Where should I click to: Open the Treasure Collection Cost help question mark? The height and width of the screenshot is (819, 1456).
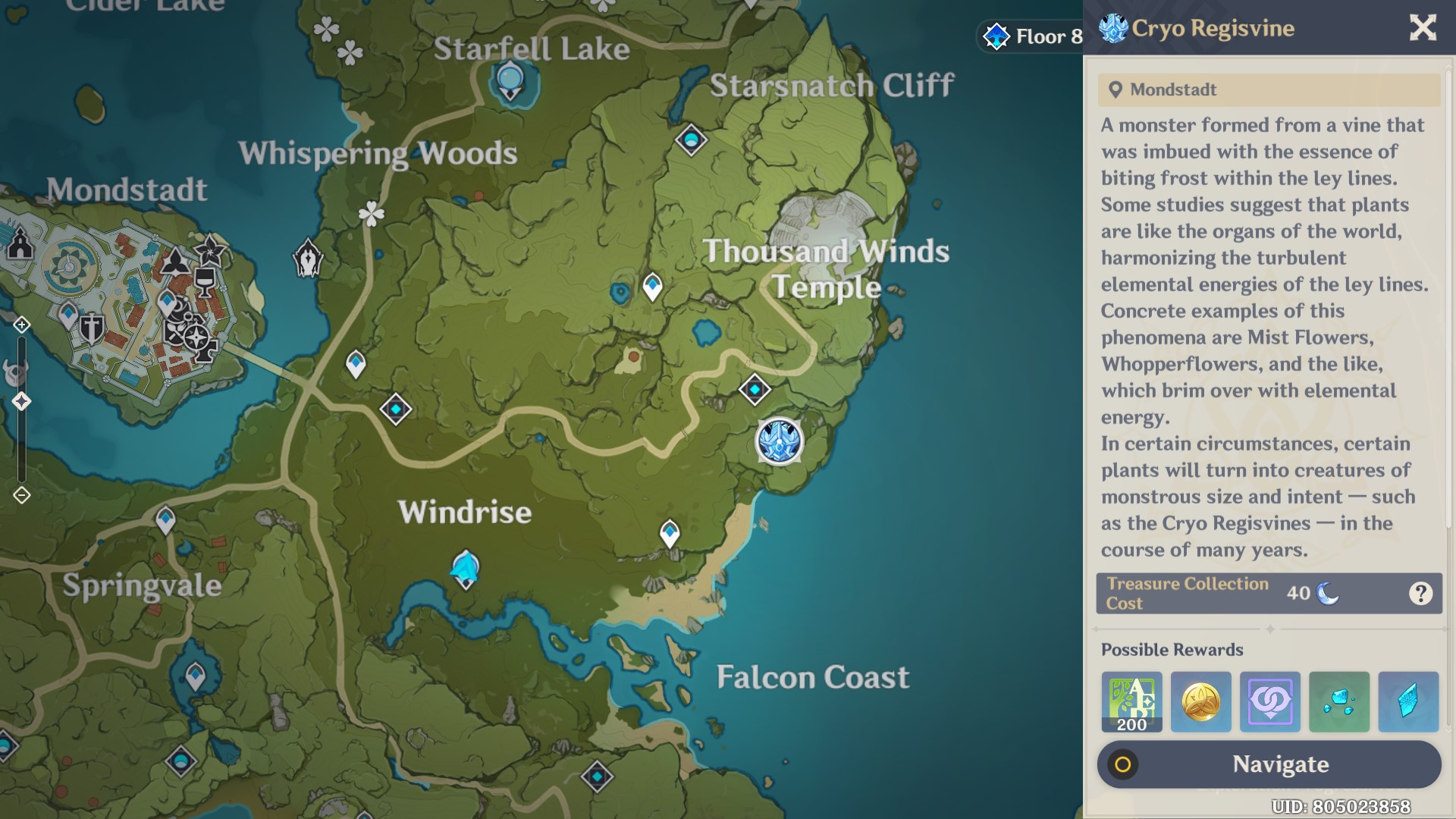[1420, 594]
